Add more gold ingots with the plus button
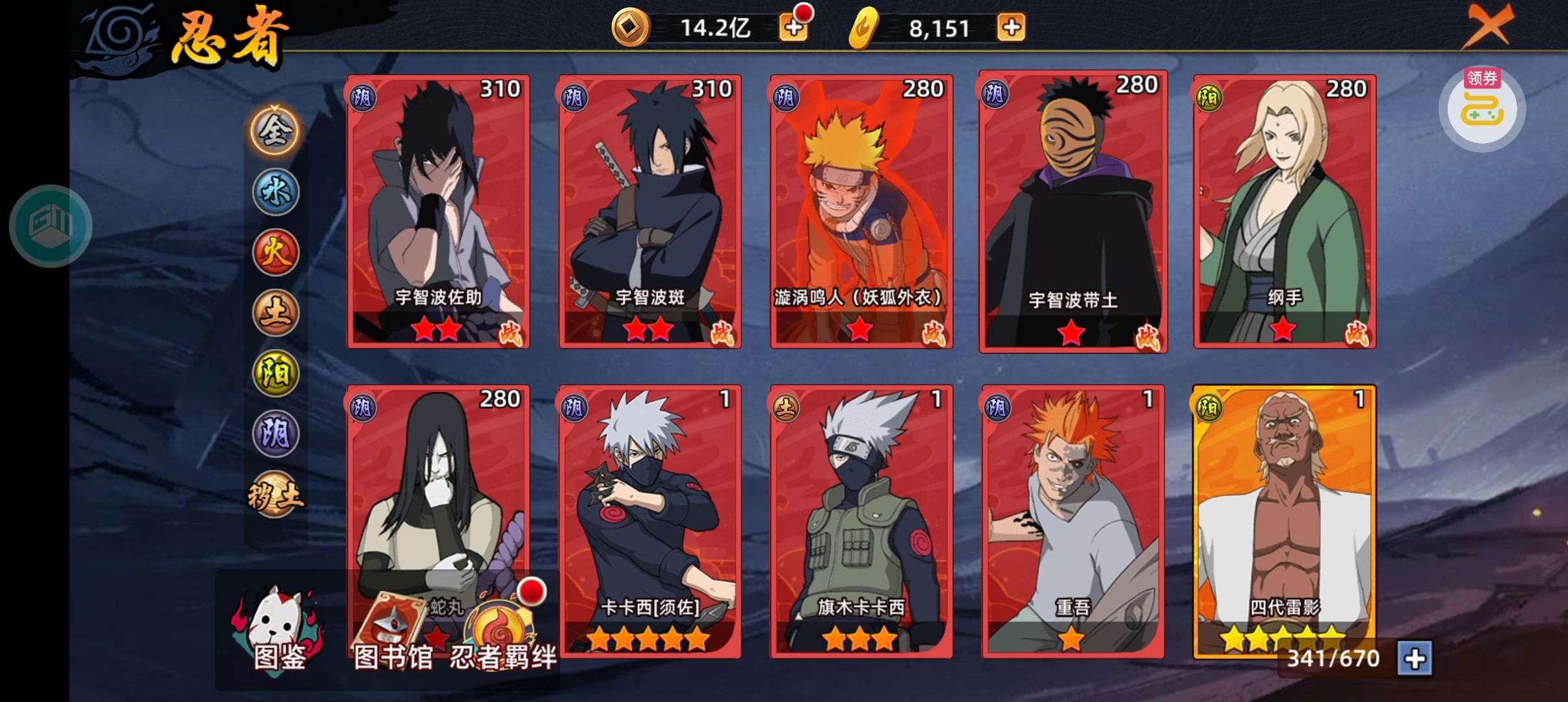The width and height of the screenshot is (1568, 702). point(1011,28)
